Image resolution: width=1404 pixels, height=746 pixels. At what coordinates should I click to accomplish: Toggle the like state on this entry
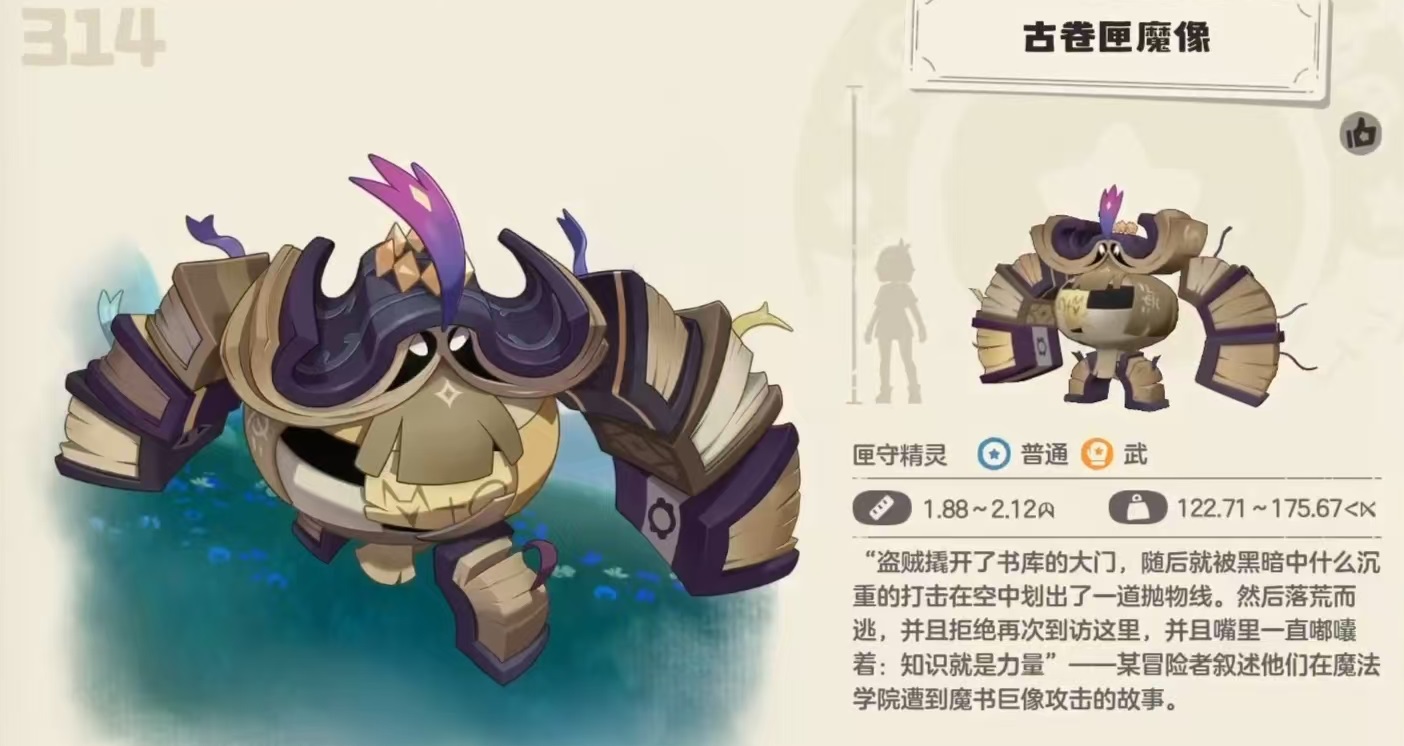[1362, 133]
